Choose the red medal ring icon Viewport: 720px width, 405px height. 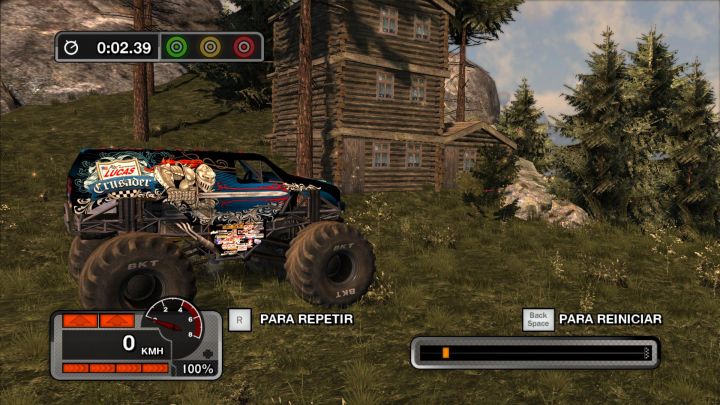click(243, 47)
